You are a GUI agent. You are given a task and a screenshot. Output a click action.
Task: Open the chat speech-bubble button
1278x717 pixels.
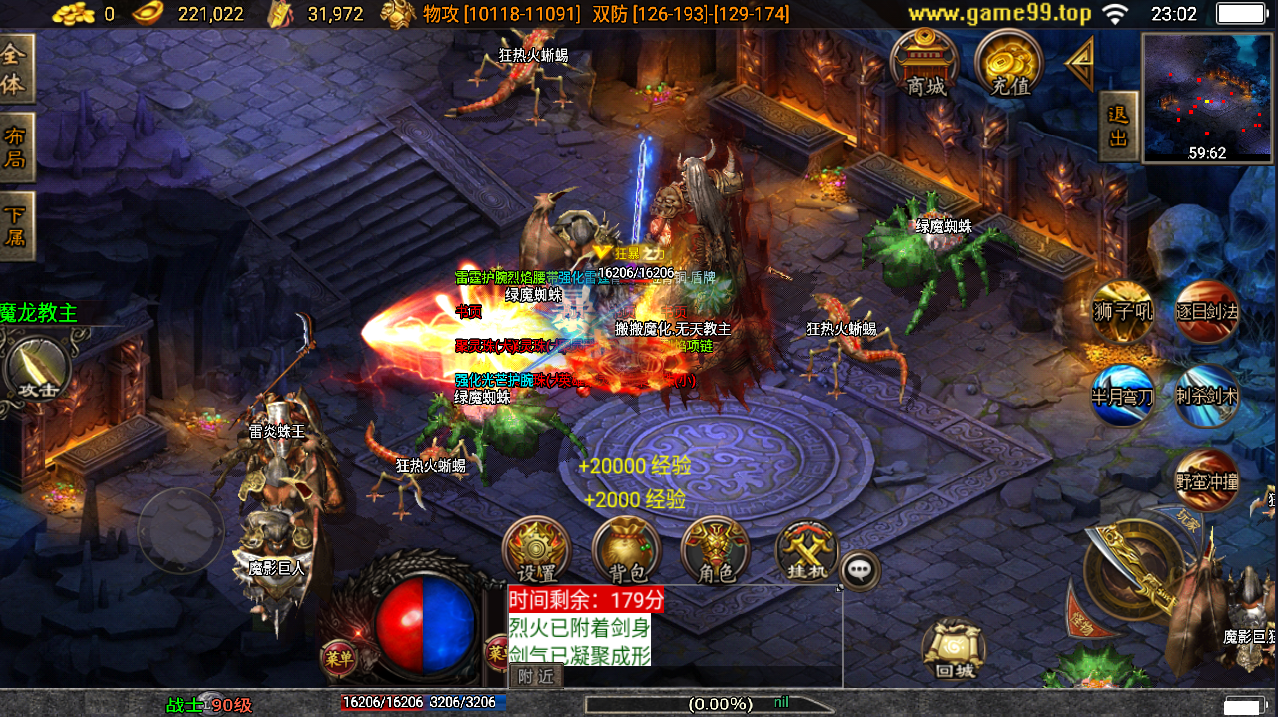(x=860, y=570)
